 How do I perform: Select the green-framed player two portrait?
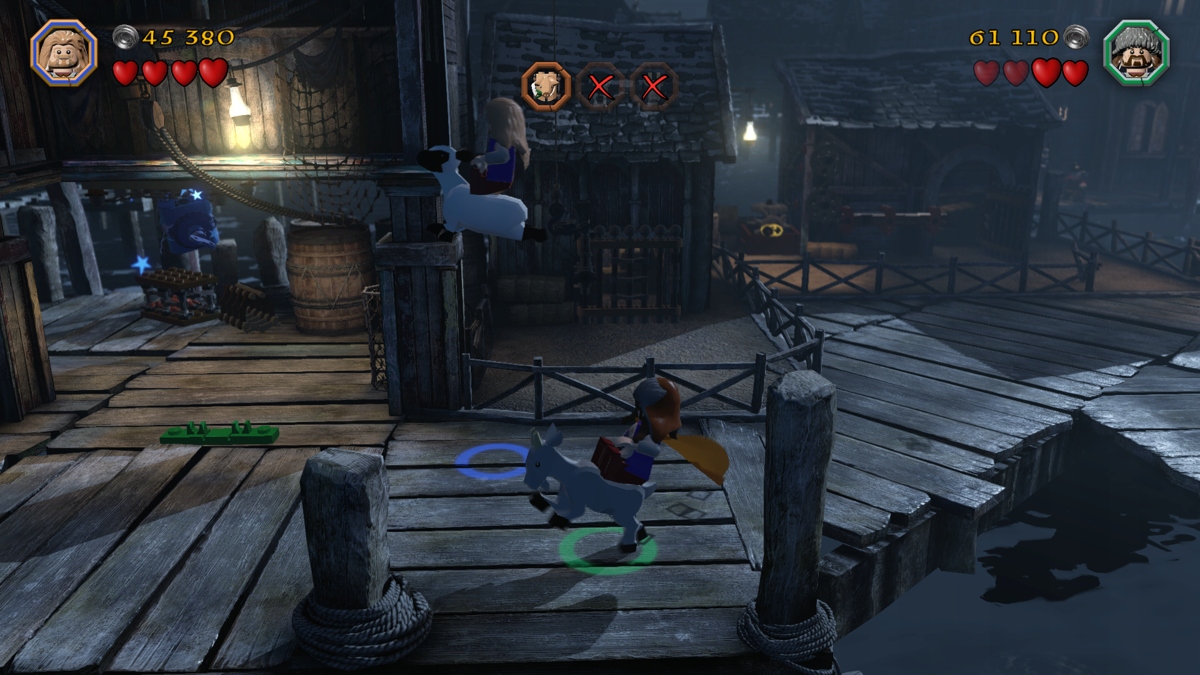pyautogui.click(x=1136, y=52)
